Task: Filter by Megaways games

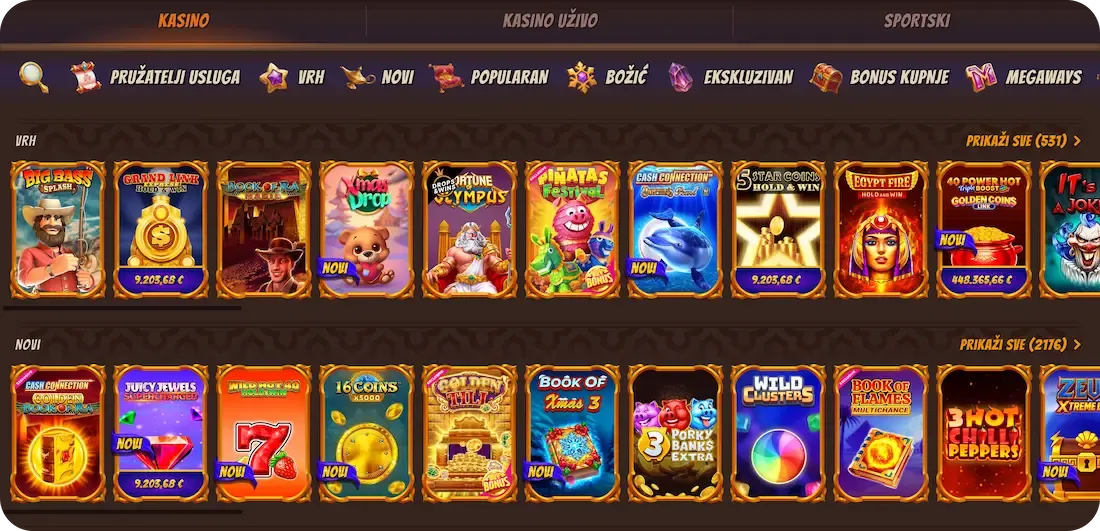Action: pyautogui.click(x=1025, y=77)
